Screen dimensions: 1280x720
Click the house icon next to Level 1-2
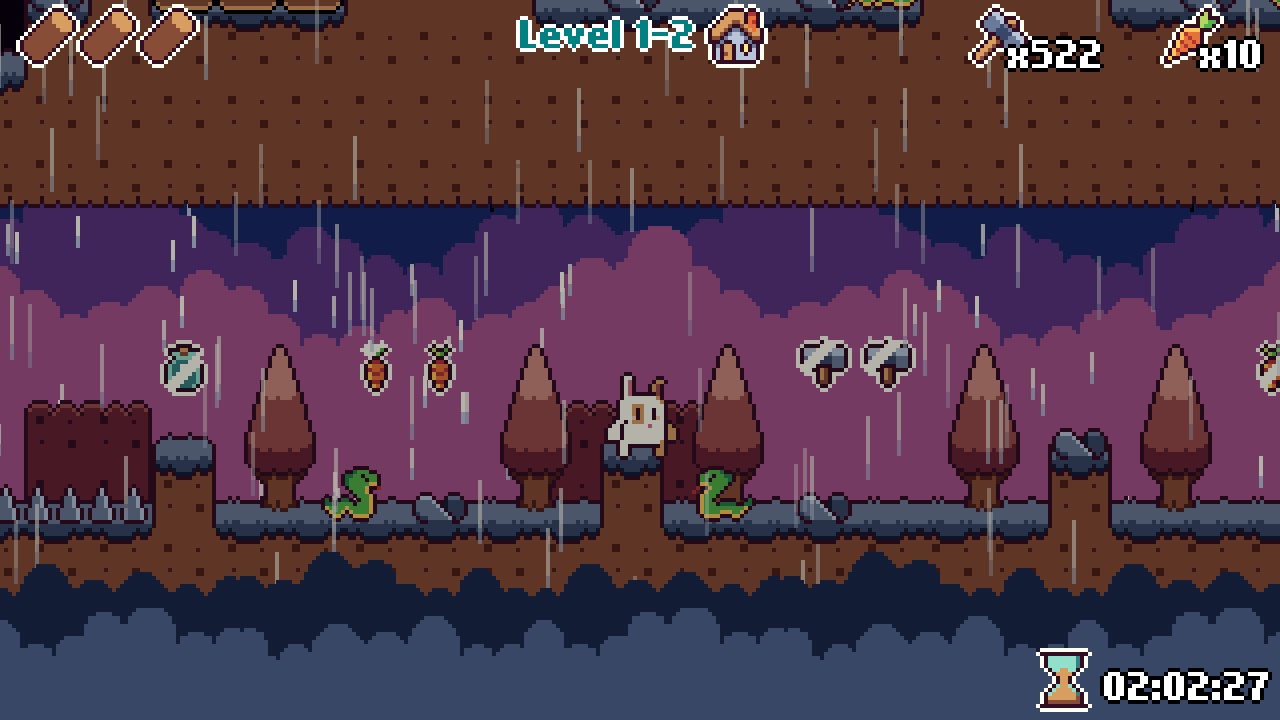point(737,38)
